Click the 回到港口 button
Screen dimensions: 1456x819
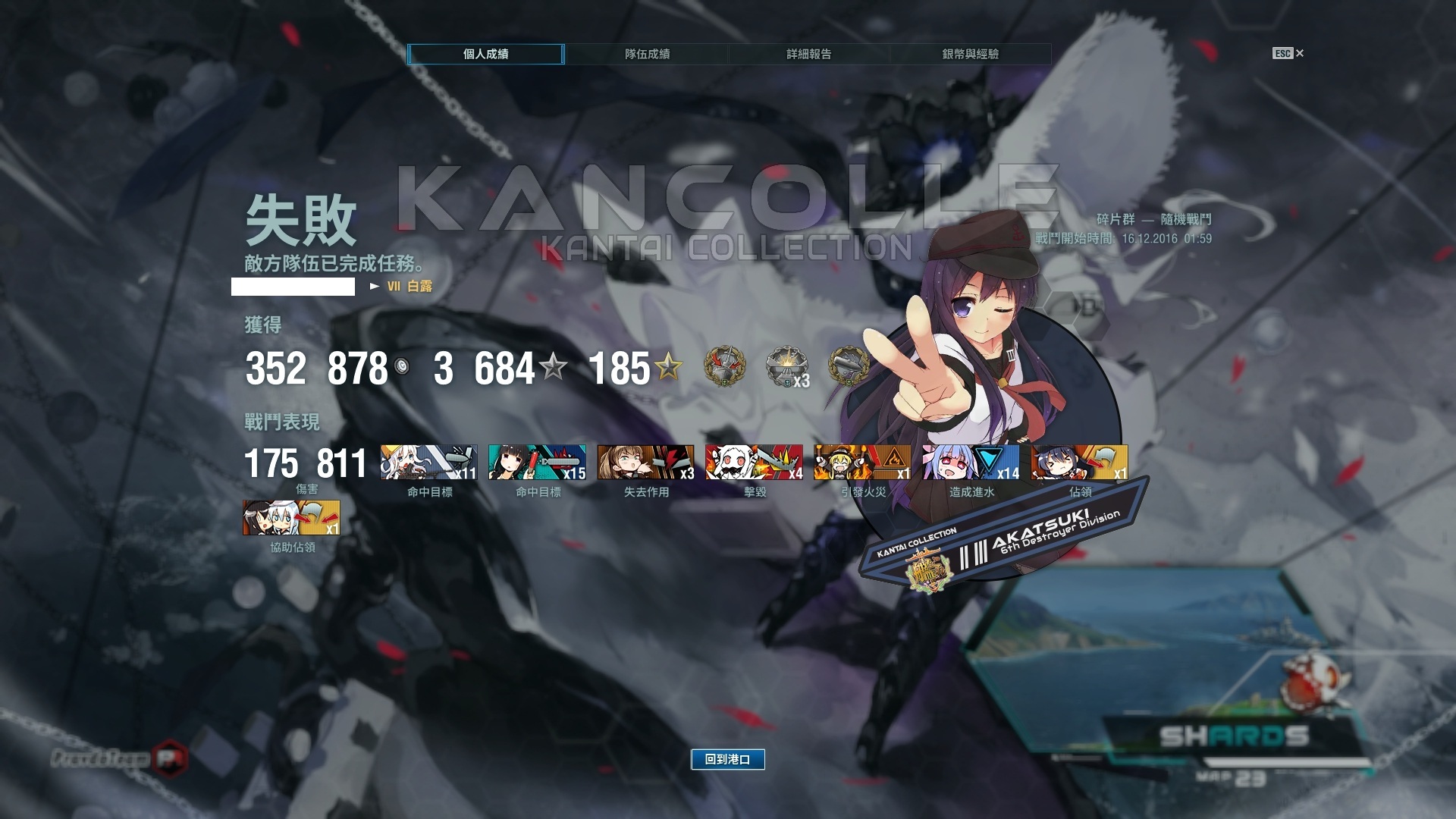point(727,759)
